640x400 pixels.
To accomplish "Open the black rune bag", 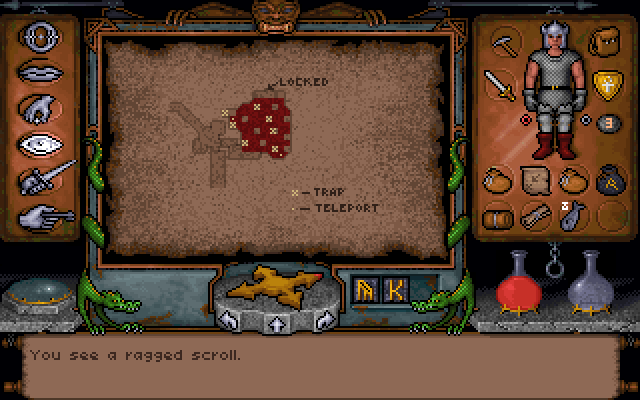I will click(x=610, y=181).
